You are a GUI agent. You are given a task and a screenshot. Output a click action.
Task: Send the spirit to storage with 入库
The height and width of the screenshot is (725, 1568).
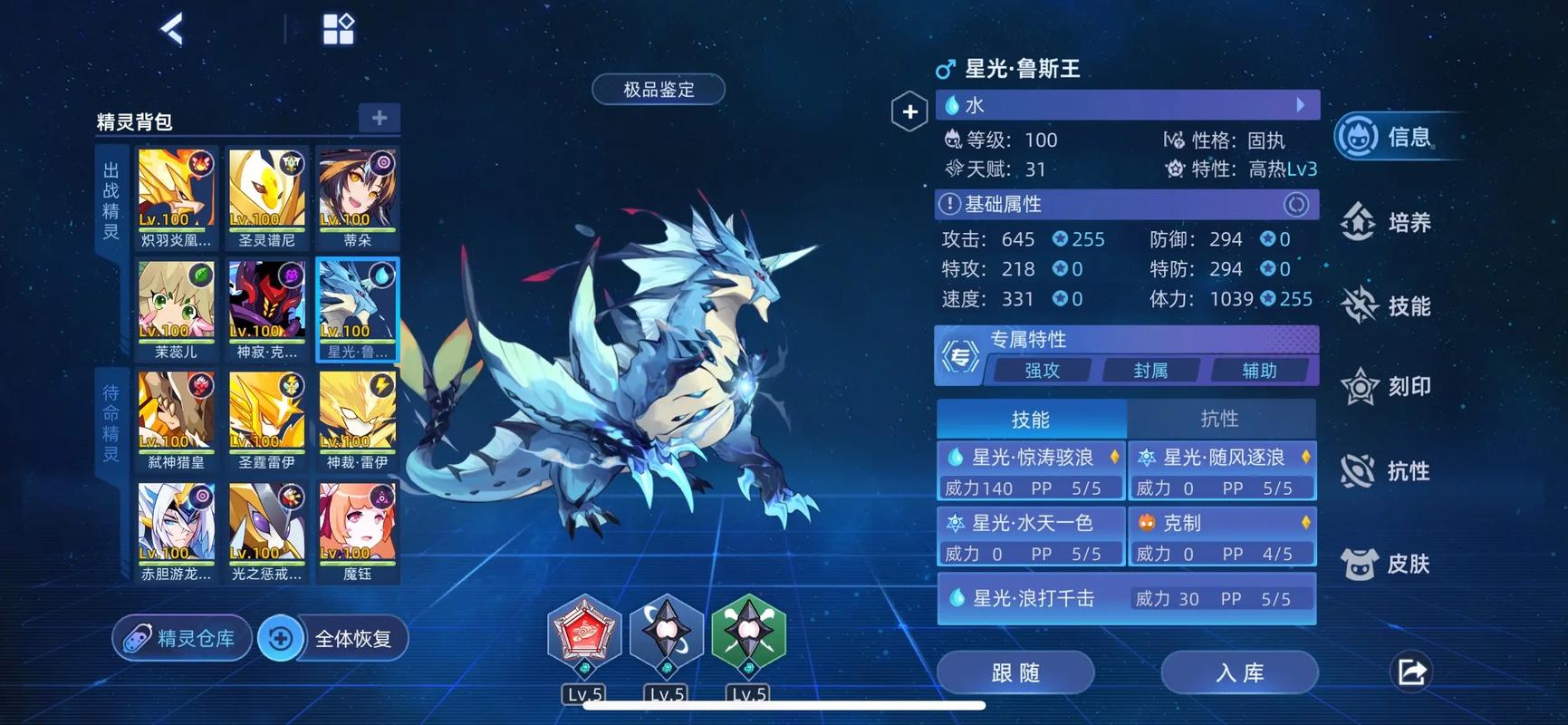pos(1238,672)
